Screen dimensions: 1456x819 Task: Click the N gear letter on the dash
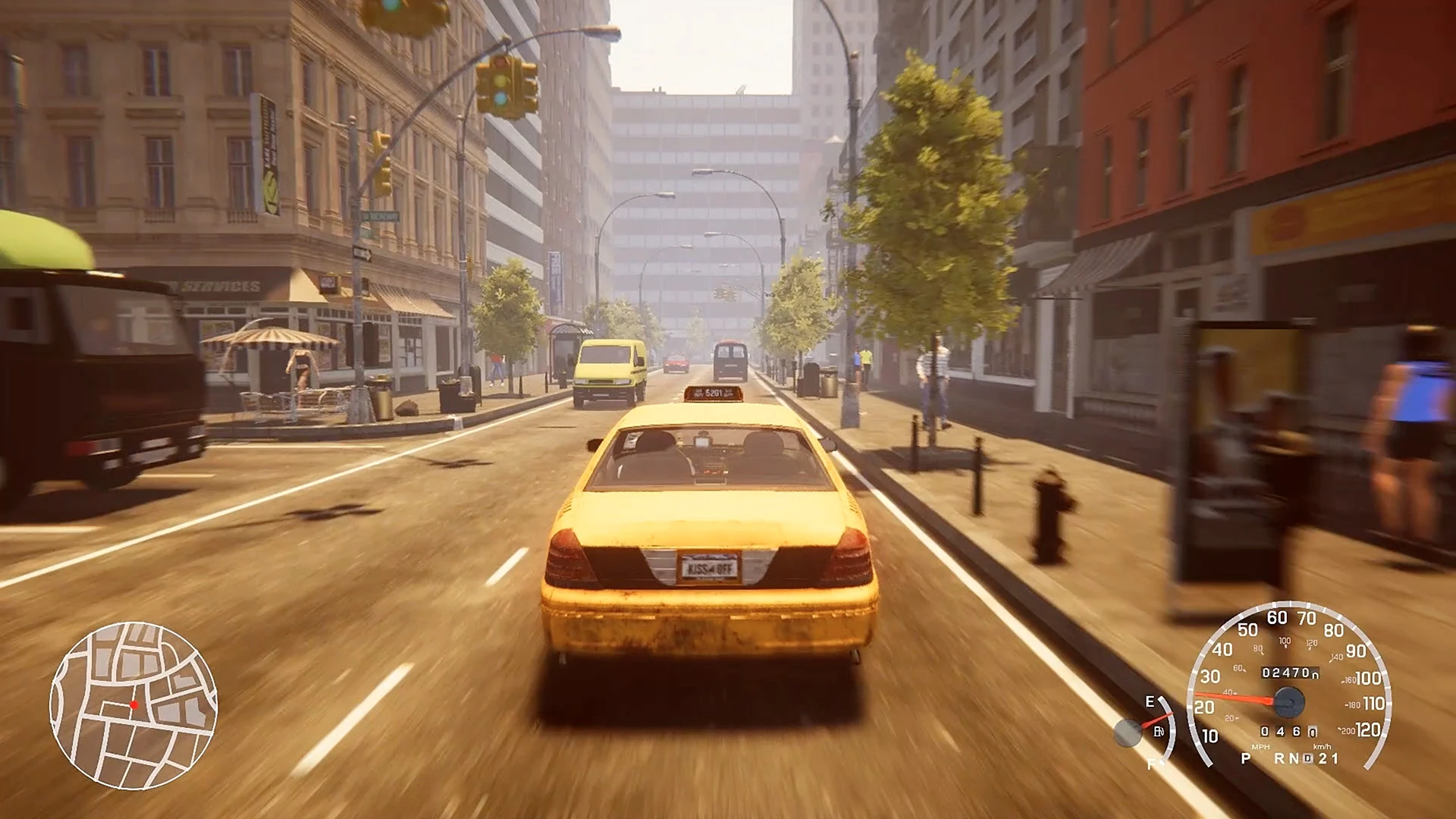tap(1294, 758)
